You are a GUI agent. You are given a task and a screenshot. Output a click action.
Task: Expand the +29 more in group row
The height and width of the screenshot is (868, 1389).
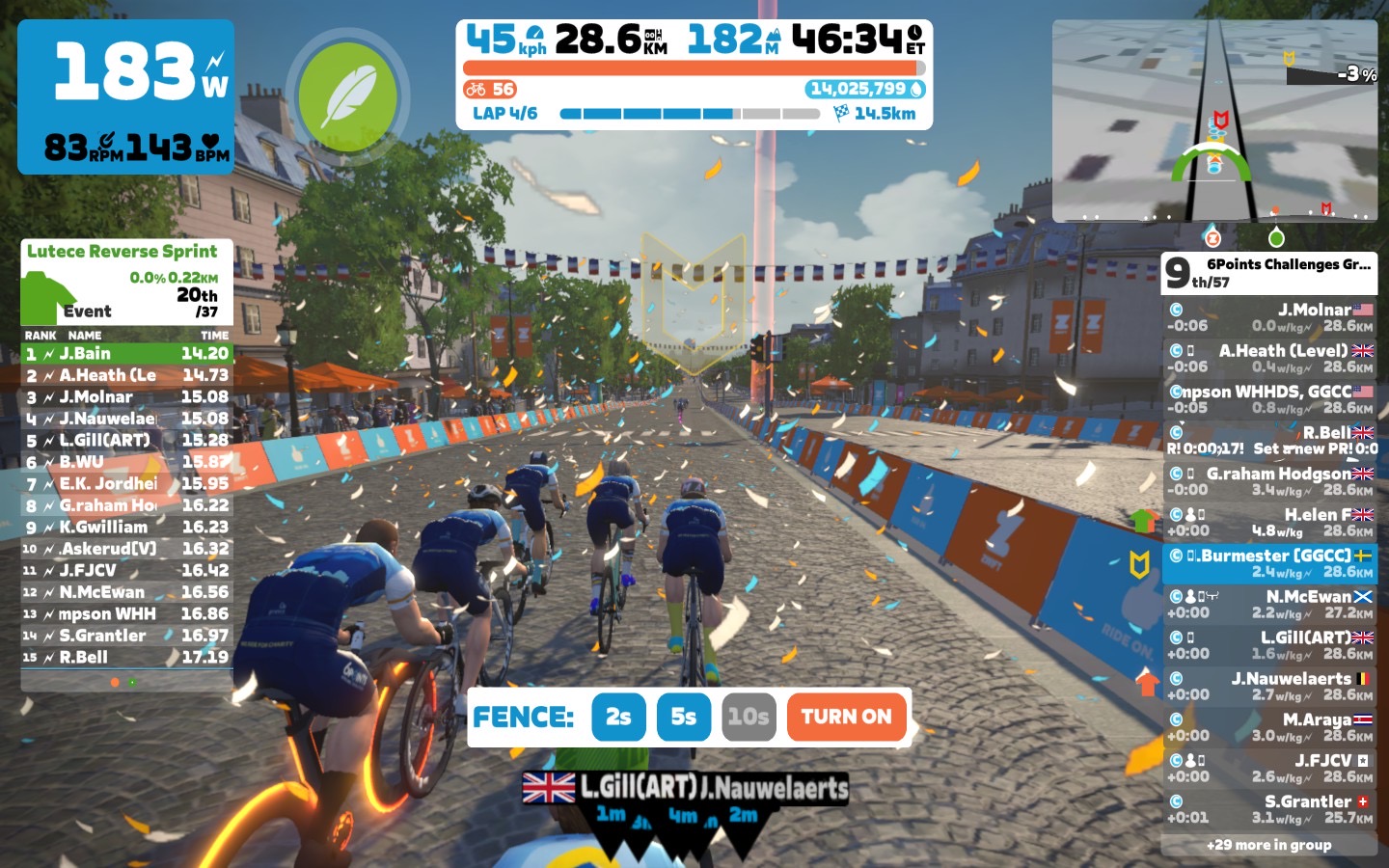coord(1268,845)
